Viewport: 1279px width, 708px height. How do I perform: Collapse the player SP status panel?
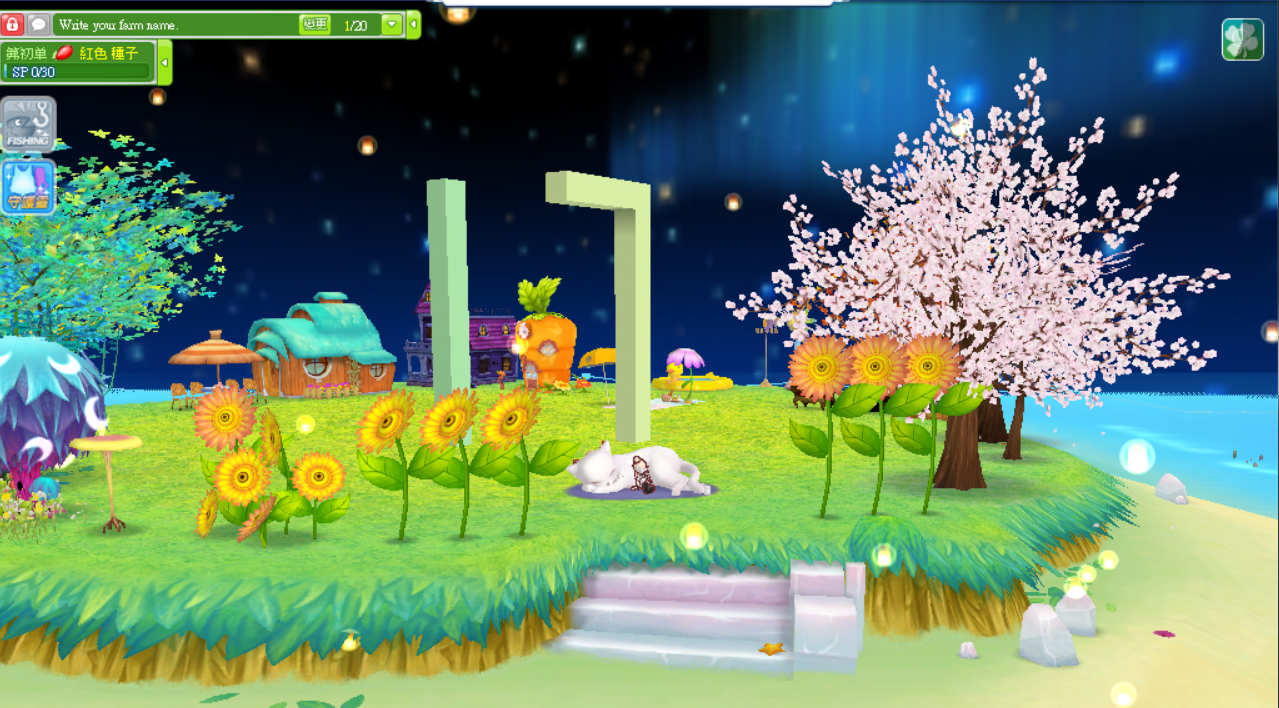(165, 63)
